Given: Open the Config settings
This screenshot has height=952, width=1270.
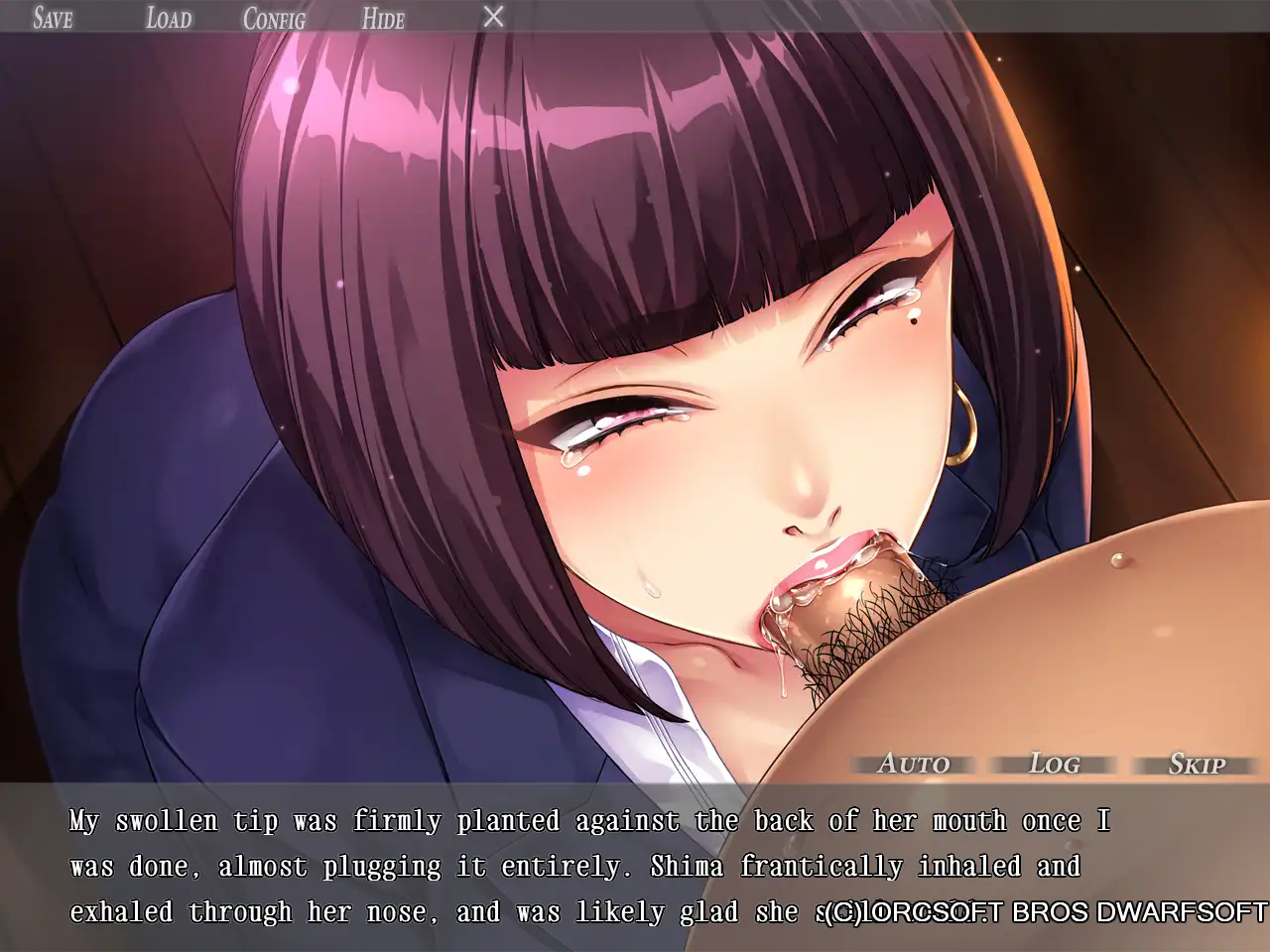Looking at the screenshot, I should click(x=274, y=18).
